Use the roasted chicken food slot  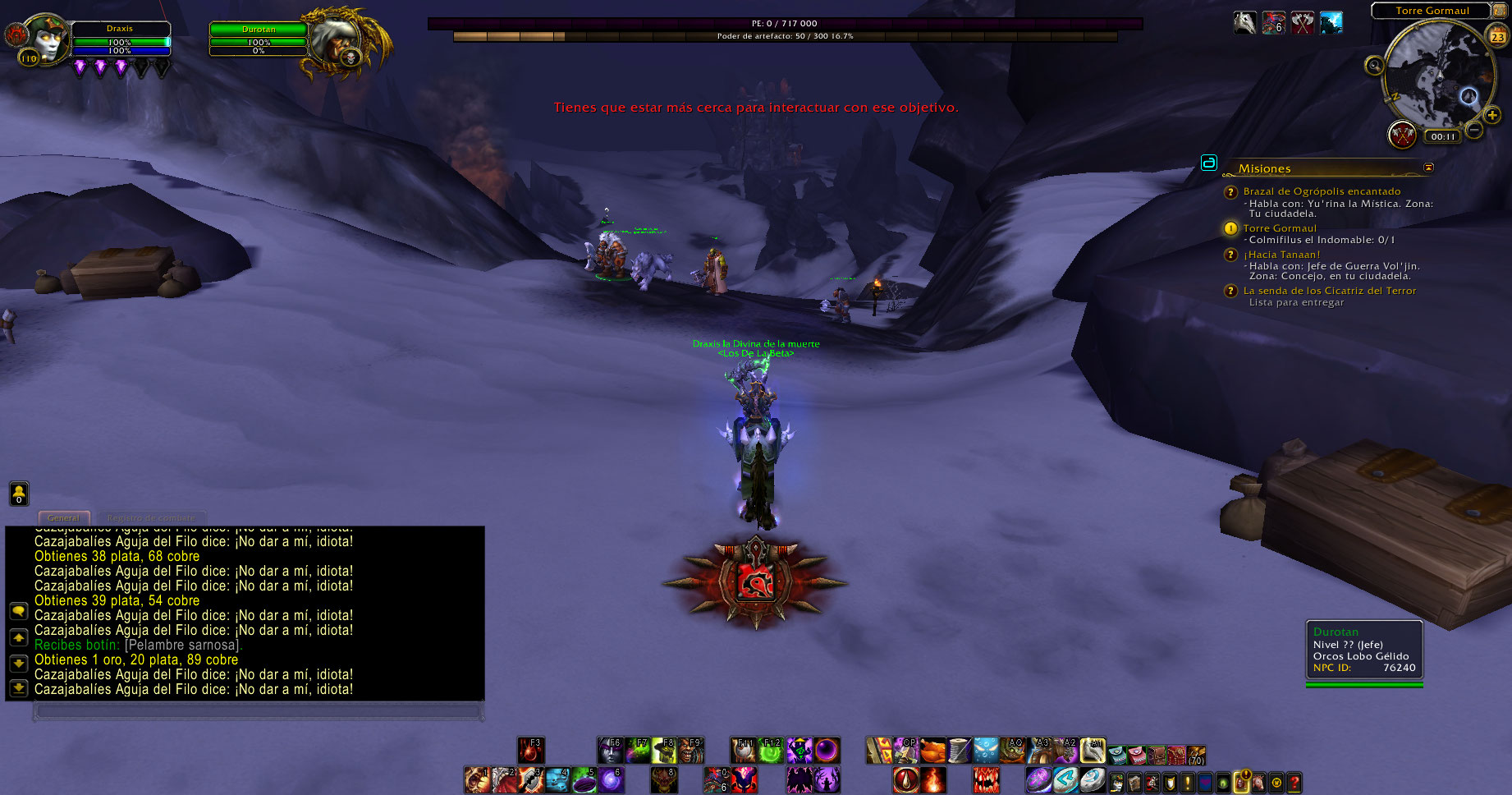(932, 751)
